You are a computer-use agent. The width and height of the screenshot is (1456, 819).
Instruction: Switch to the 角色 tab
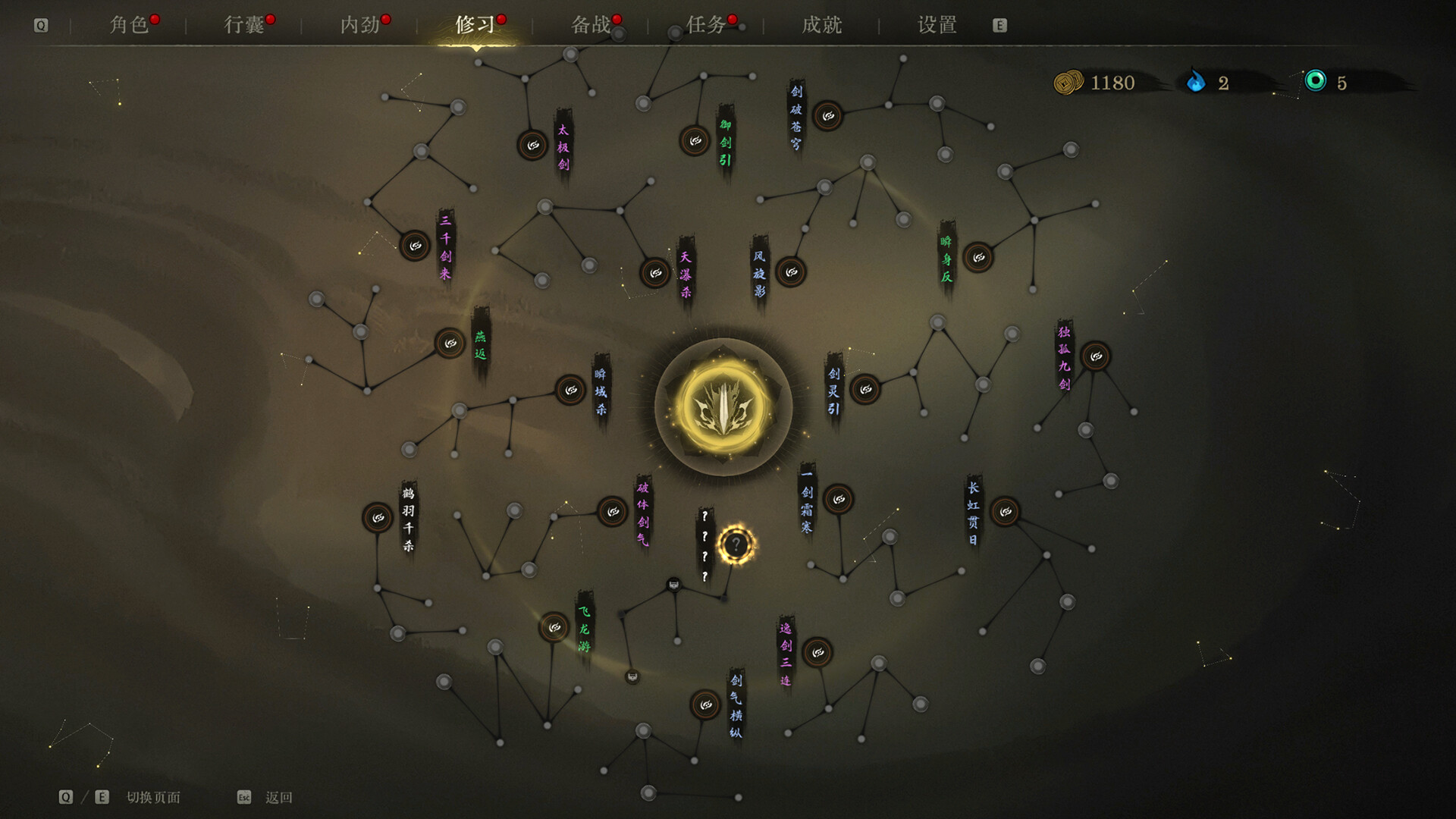click(x=129, y=25)
